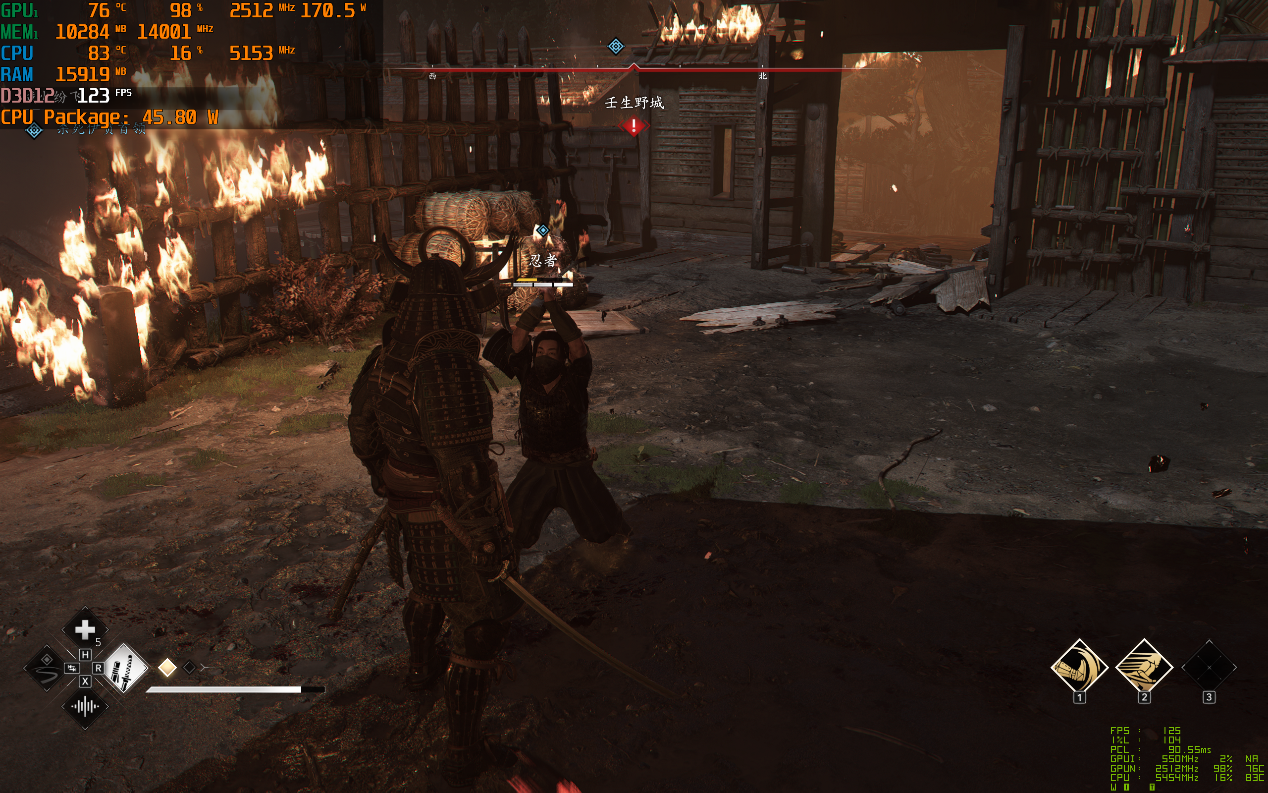The width and height of the screenshot is (1268, 793).
Task: Use the healing cross item icon
Action: [85, 629]
